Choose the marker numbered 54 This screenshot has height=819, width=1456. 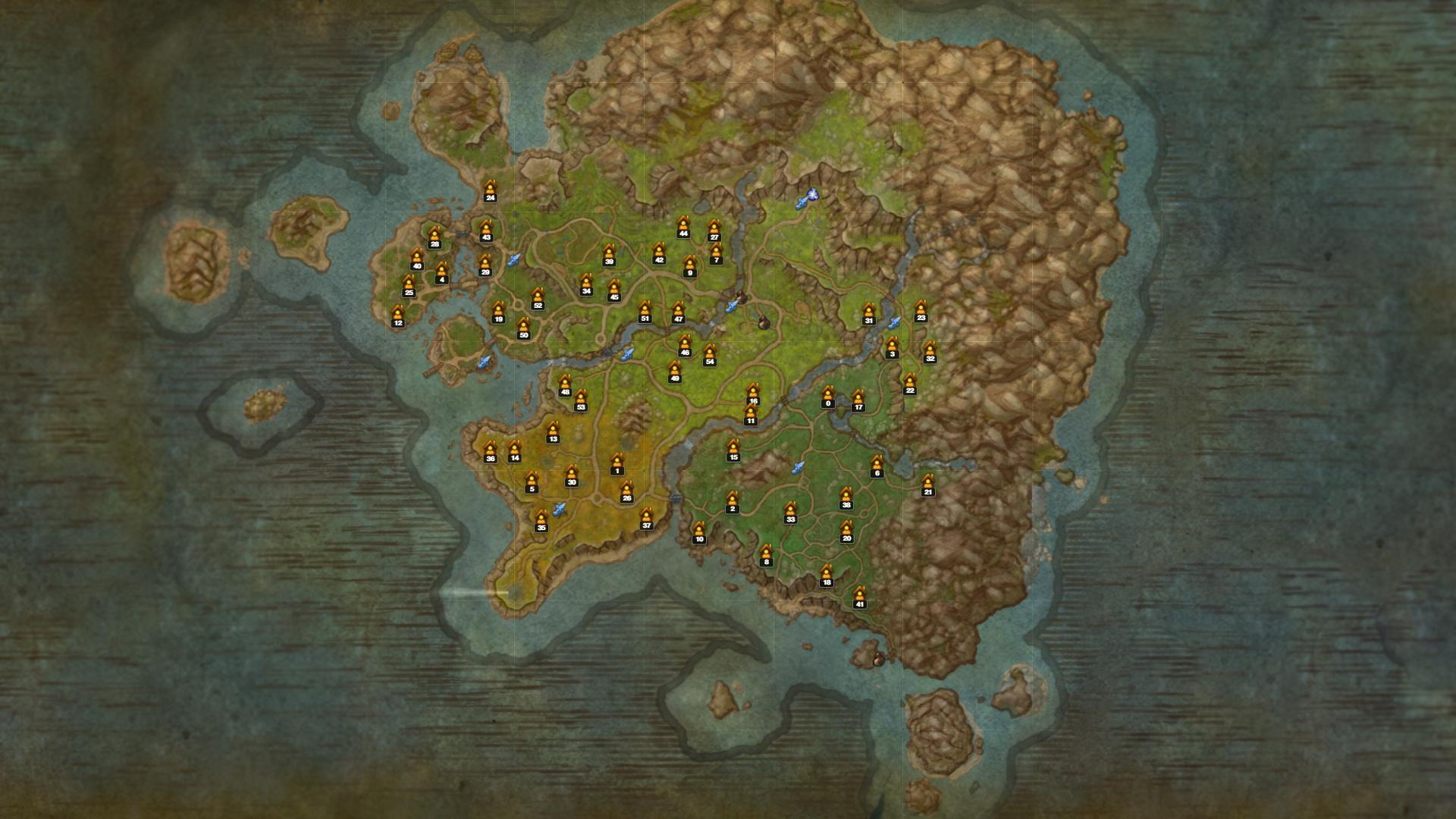pos(710,354)
